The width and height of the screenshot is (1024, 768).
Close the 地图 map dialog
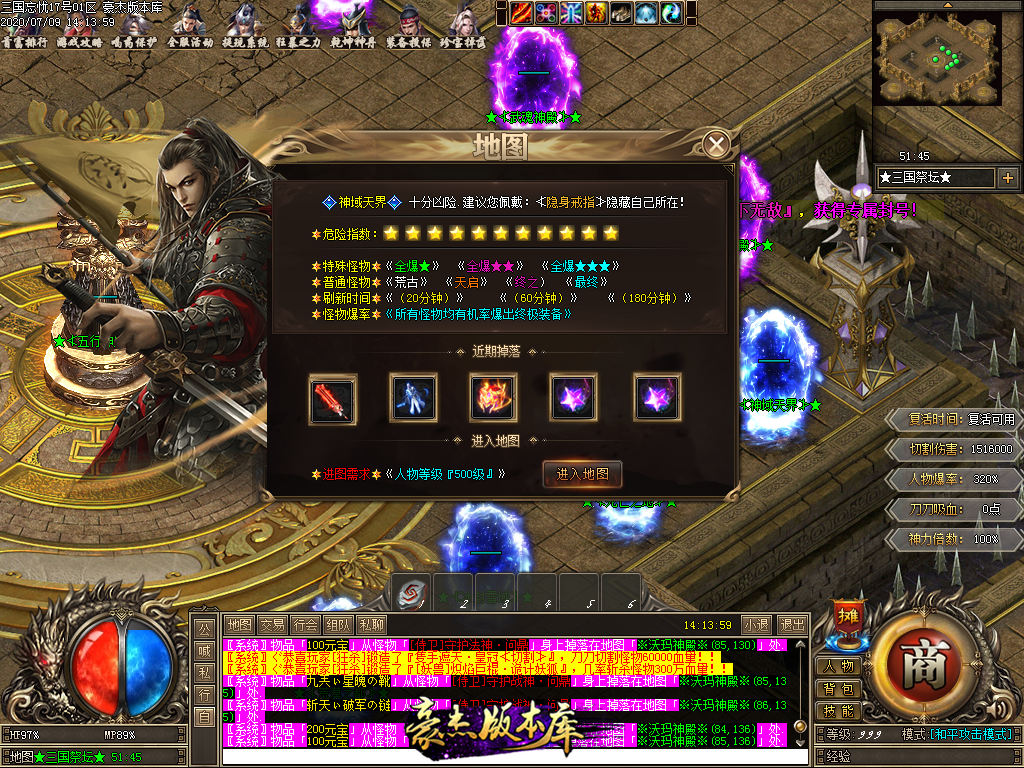[x=716, y=145]
